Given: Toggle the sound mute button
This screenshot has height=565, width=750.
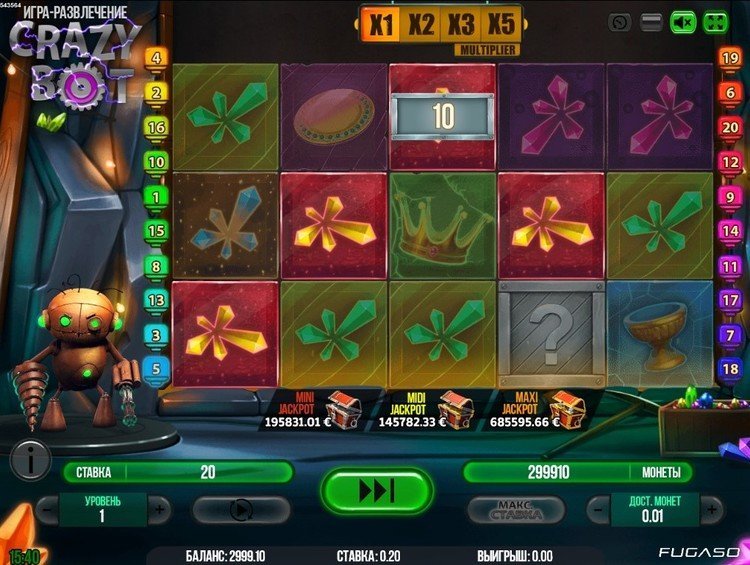Looking at the screenshot, I should pos(682,21).
